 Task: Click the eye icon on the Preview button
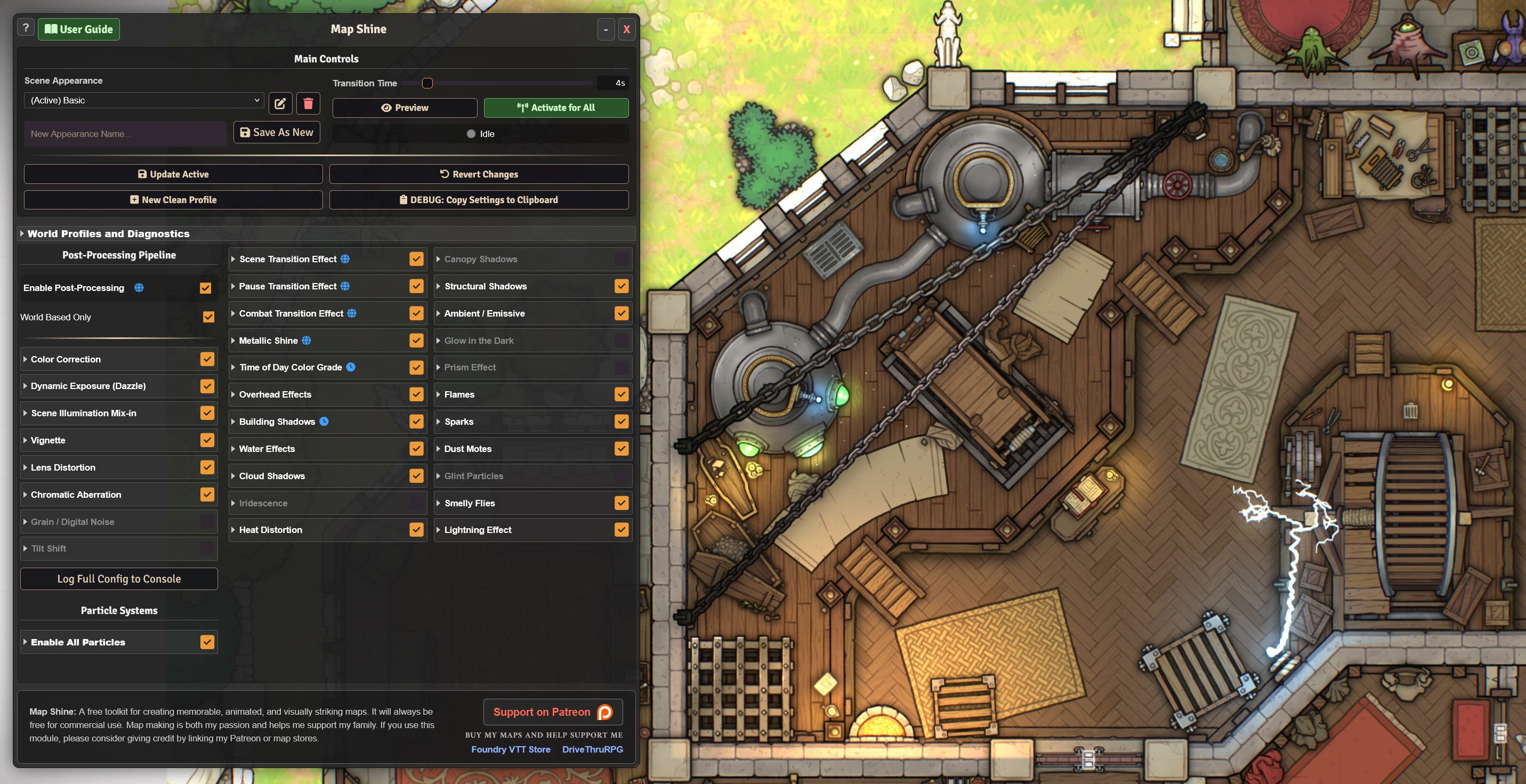click(x=386, y=108)
